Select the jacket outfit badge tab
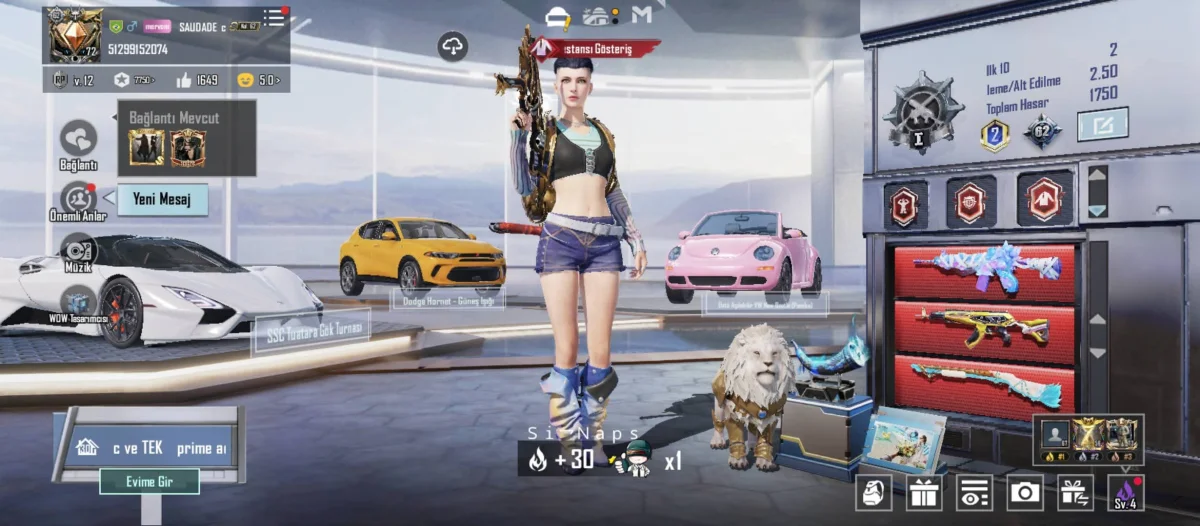This screenshot has width=1200, height=526. click(x=1045, y=200)
